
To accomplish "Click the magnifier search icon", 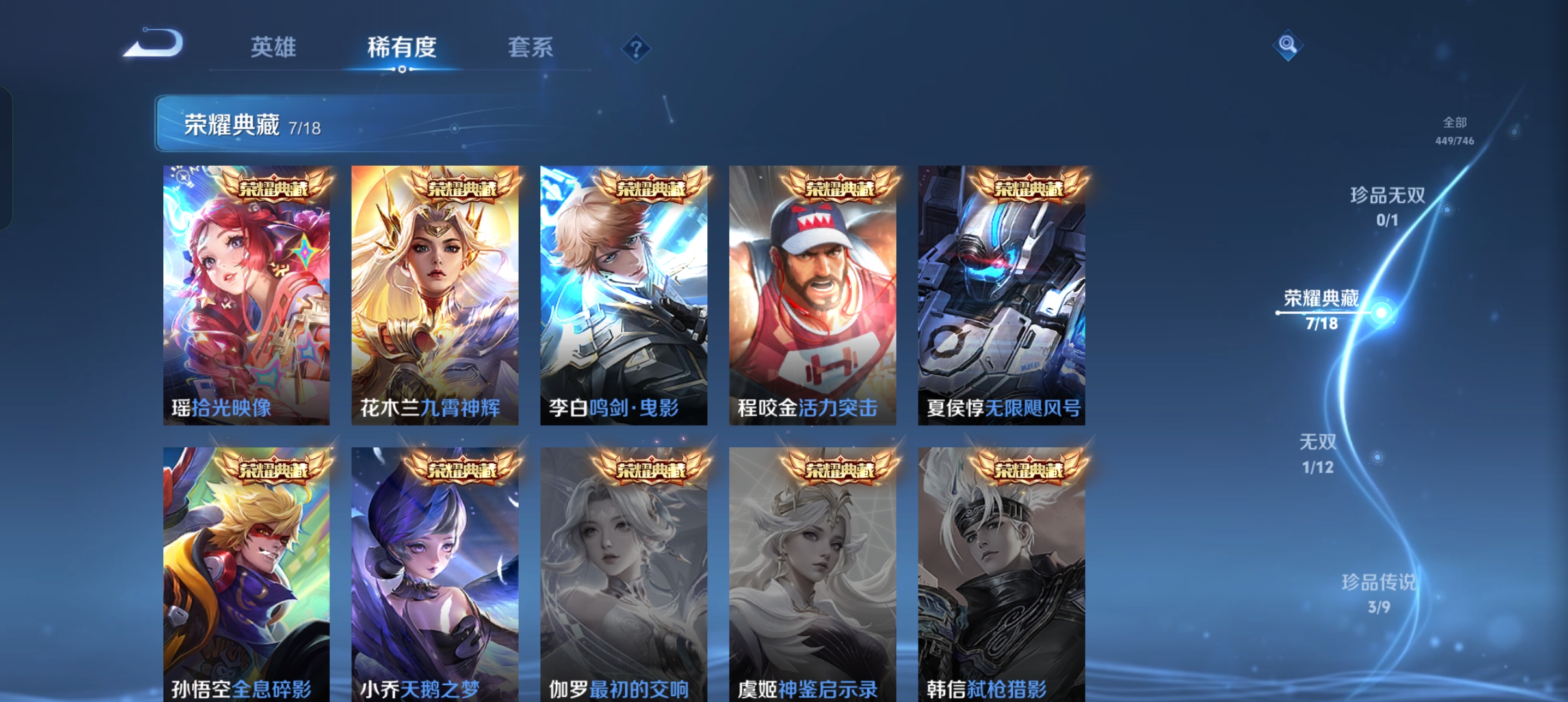I will tap(1286, 44).
